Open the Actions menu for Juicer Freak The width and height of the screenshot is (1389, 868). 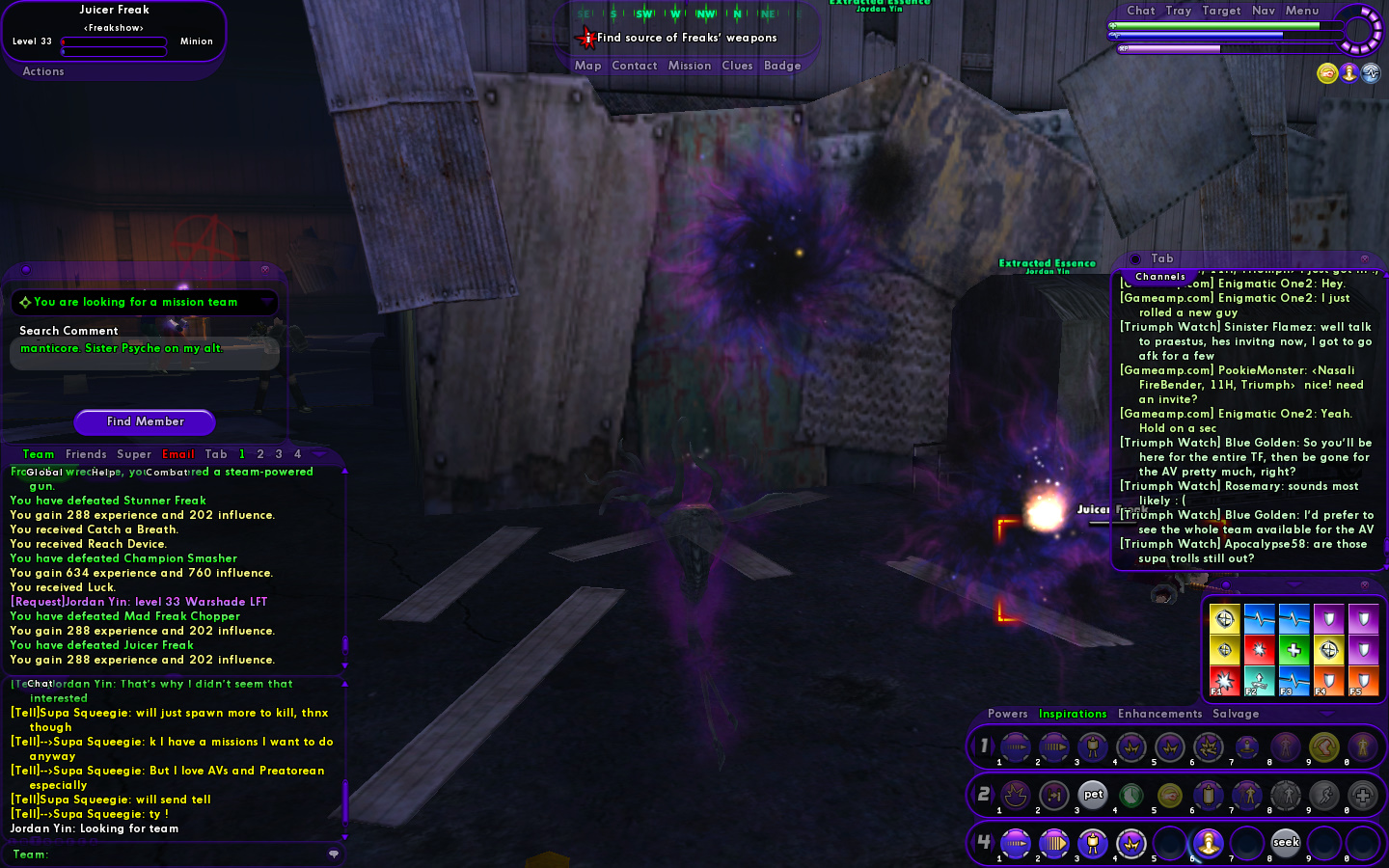click(43, 71)
